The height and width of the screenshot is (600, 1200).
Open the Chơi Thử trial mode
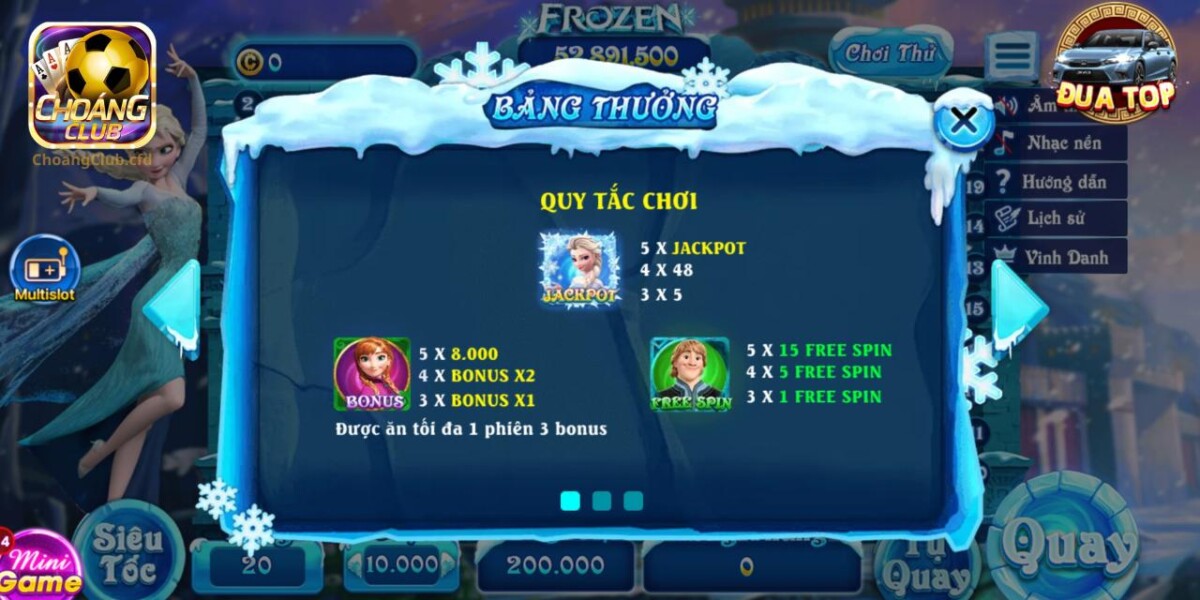890,54
